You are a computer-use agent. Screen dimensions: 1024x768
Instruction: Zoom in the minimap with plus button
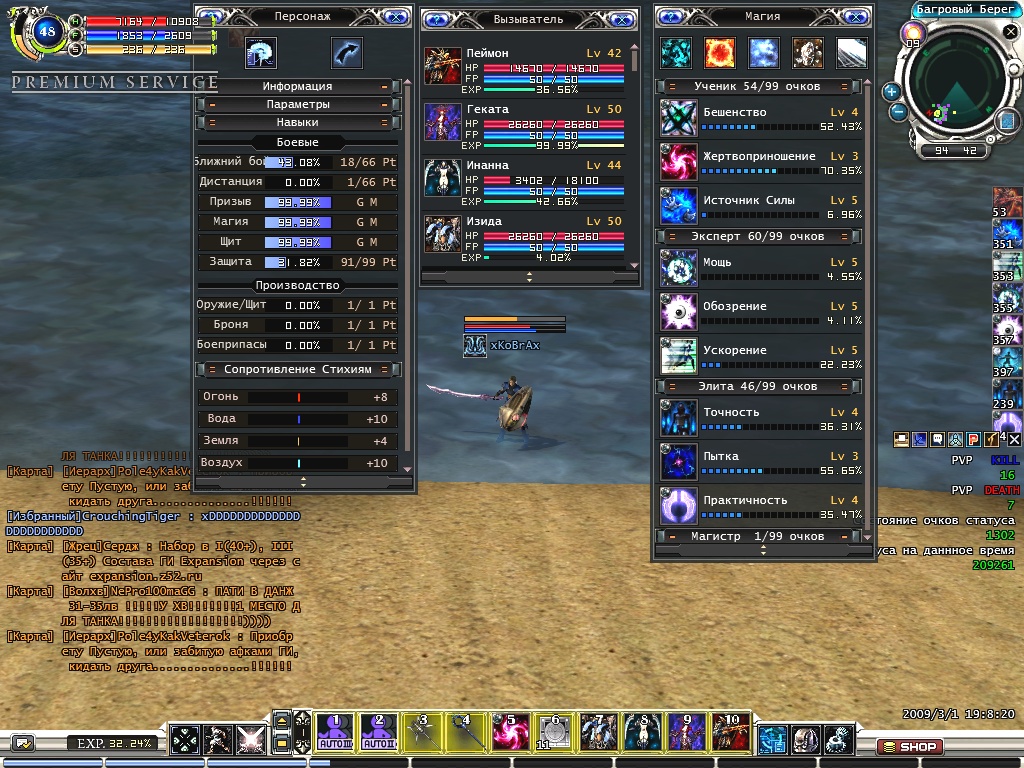[x=891, y=91]
